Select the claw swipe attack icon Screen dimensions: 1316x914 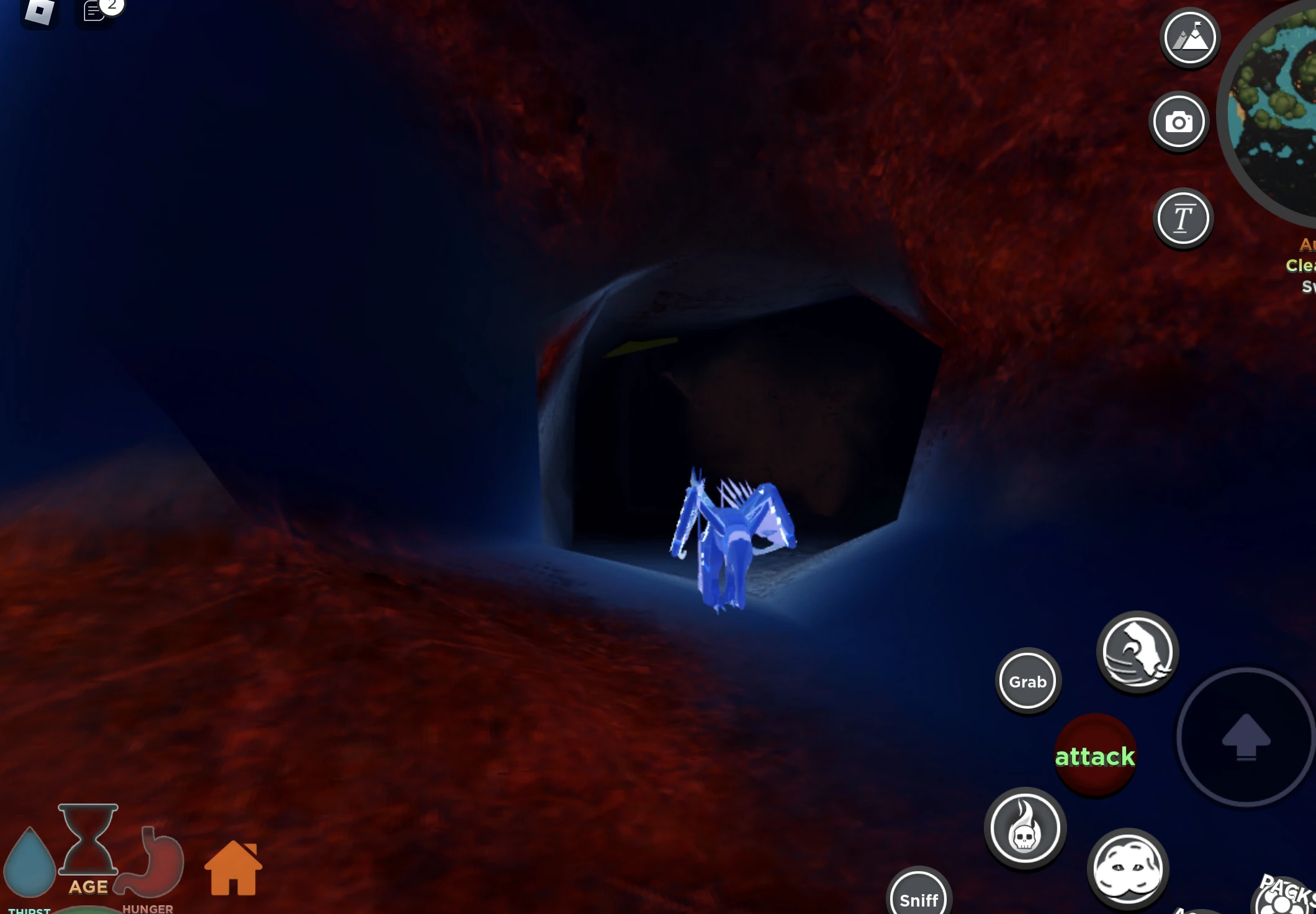click(x=1137, y=652)
